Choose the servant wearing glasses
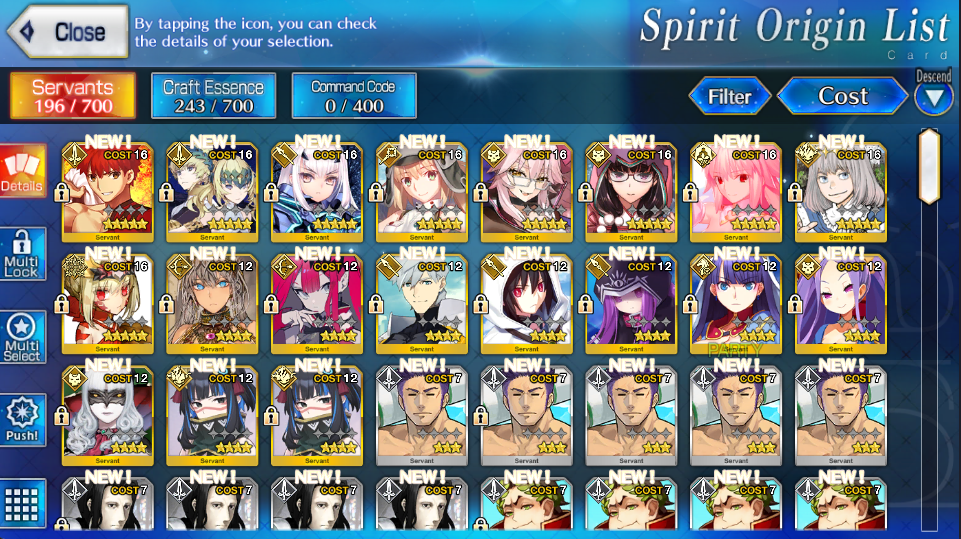 click(x=631, y=190)
